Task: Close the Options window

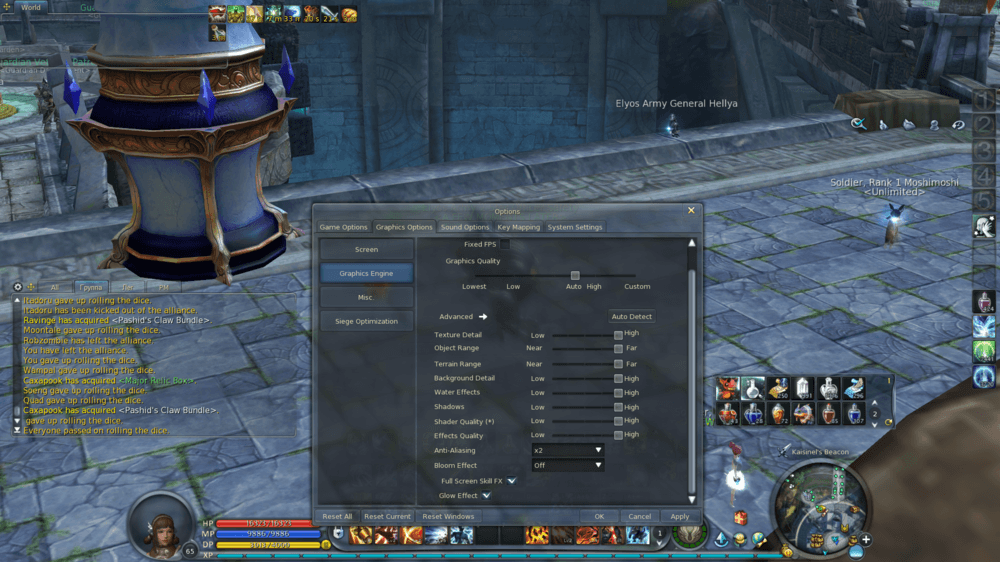Action: pos(691,211)
